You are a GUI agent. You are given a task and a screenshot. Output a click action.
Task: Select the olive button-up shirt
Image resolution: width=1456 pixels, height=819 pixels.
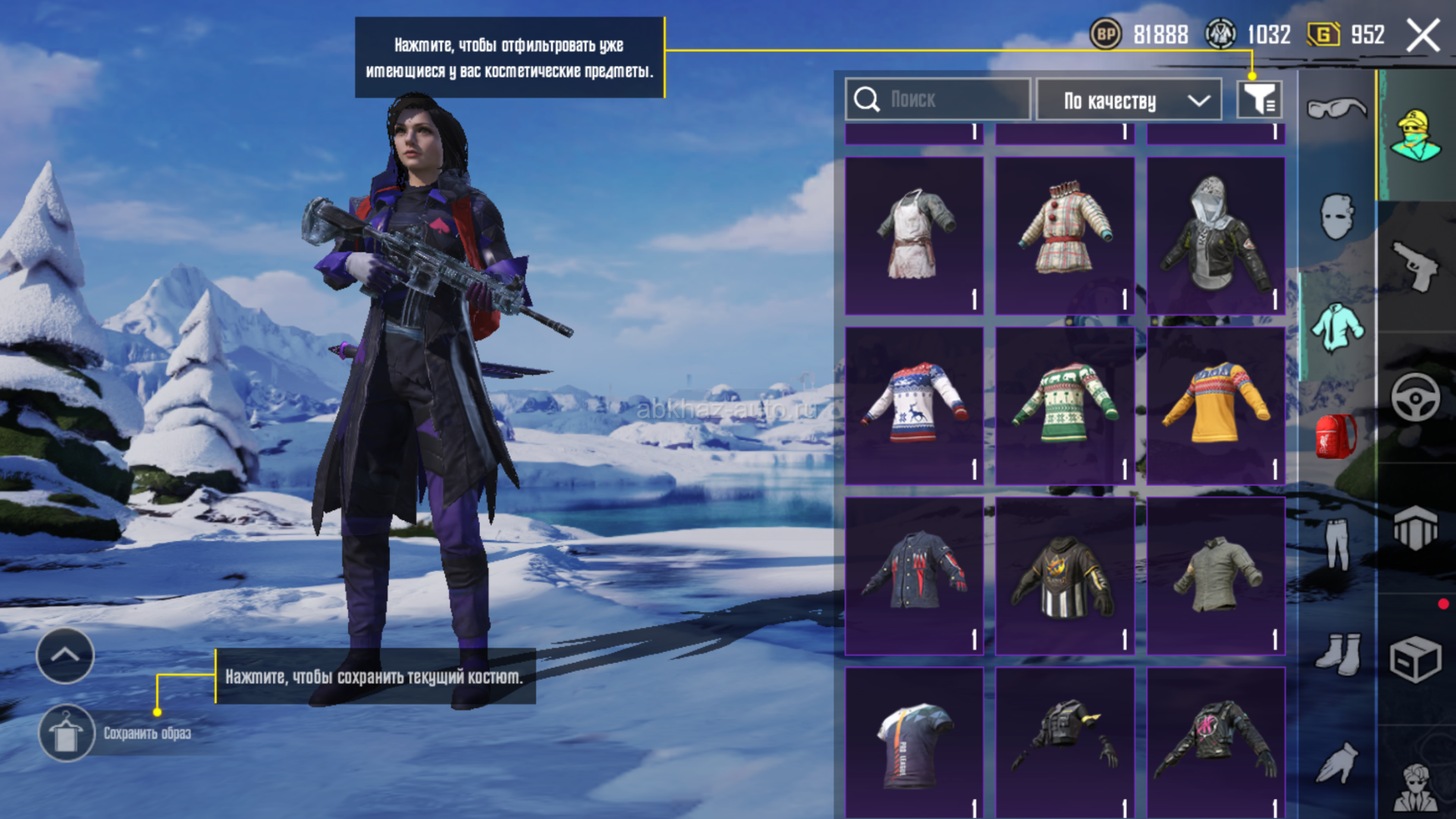point(1216,576)
